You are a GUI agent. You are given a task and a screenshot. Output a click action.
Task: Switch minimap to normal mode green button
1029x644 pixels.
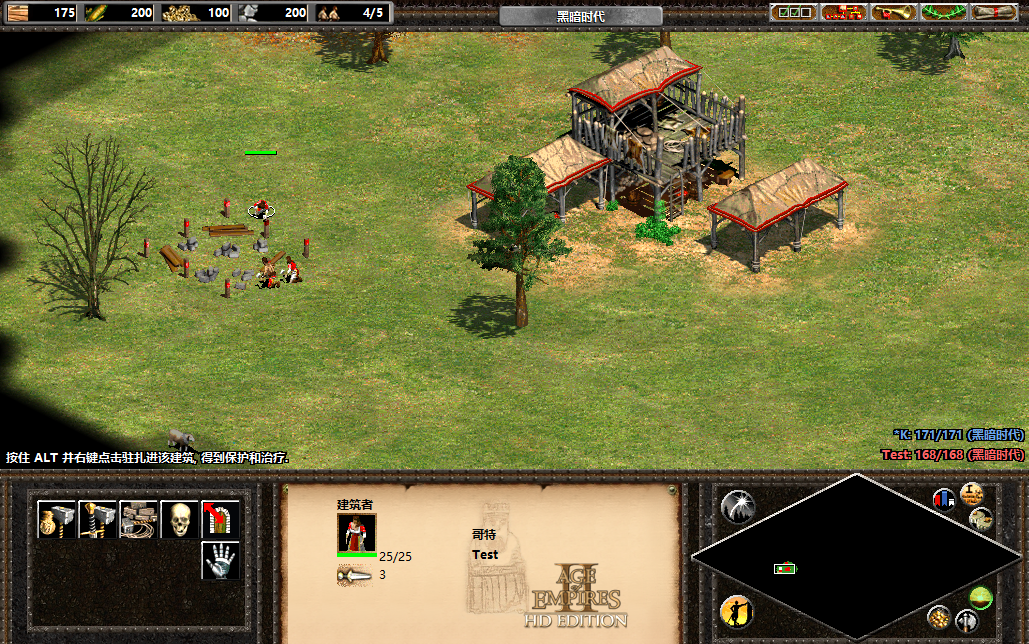[x=980, y=598]
